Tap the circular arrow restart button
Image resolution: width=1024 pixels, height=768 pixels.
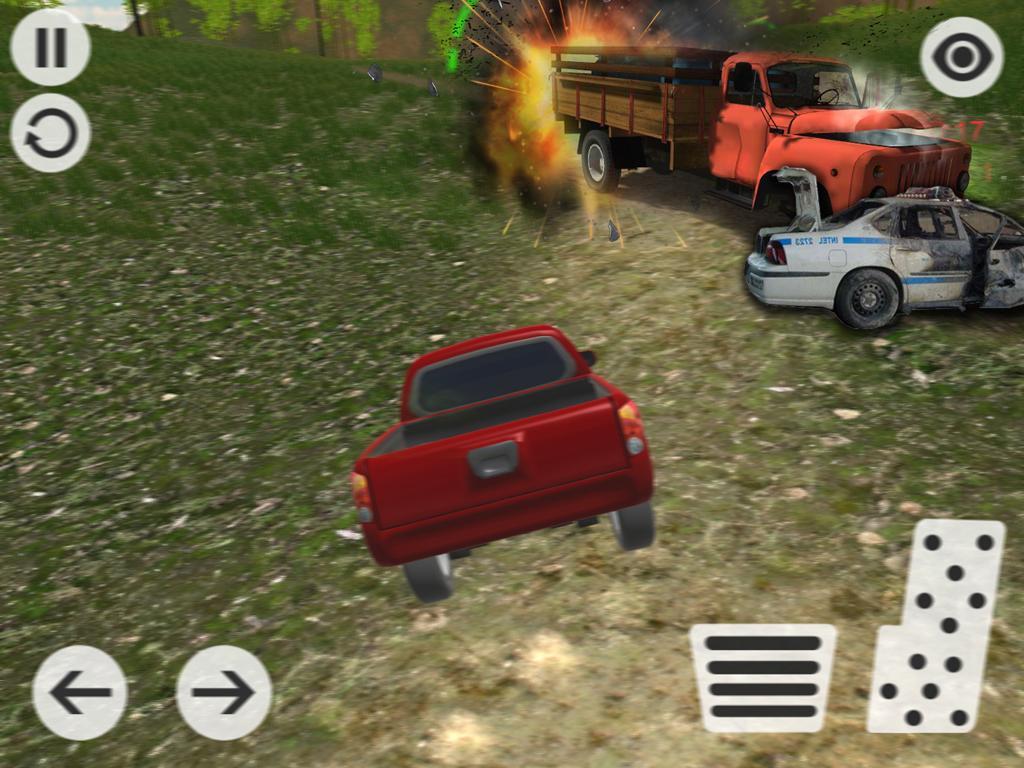click(x=50, y=133)
